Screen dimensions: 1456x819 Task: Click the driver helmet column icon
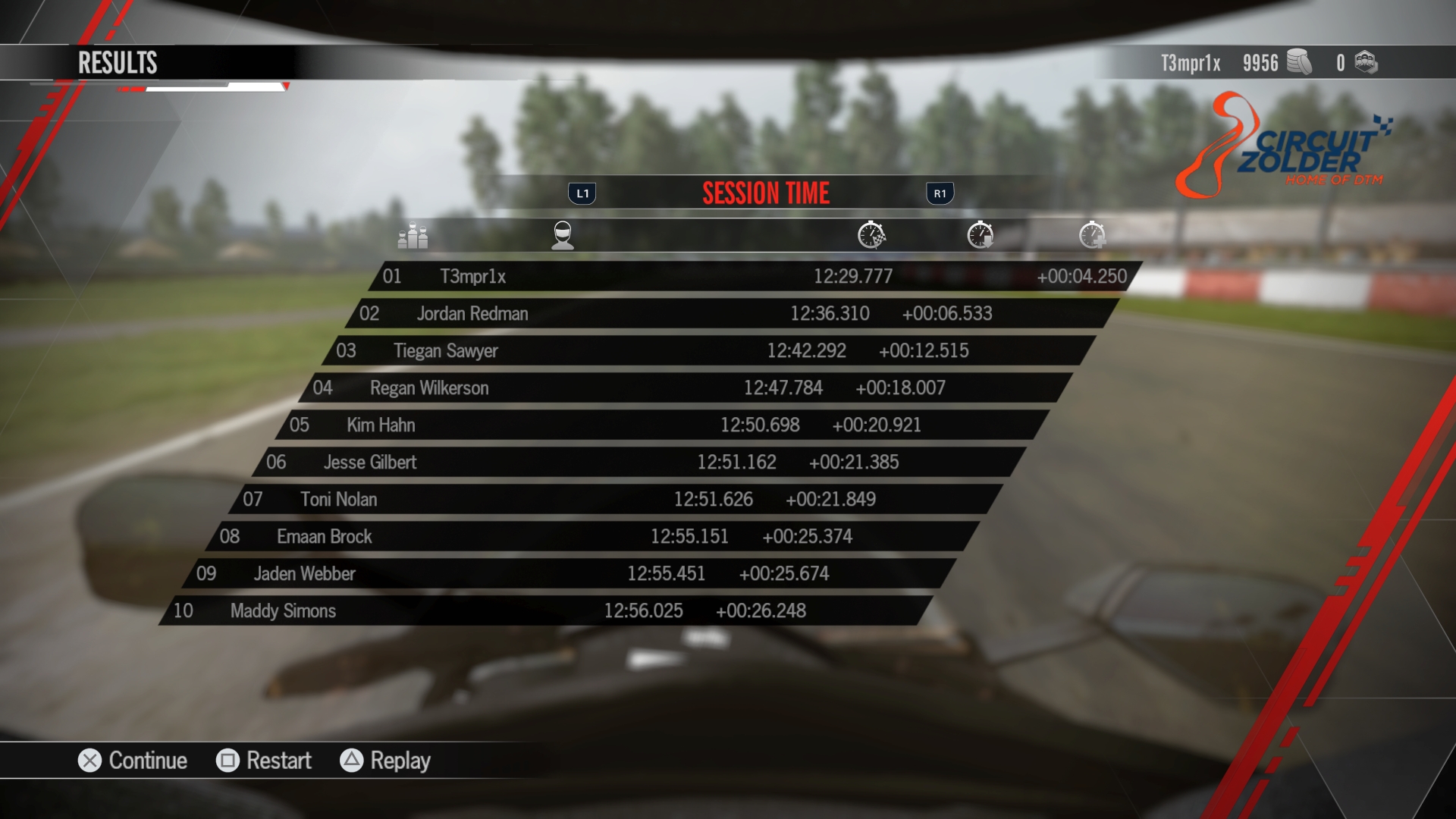[562, 235]
